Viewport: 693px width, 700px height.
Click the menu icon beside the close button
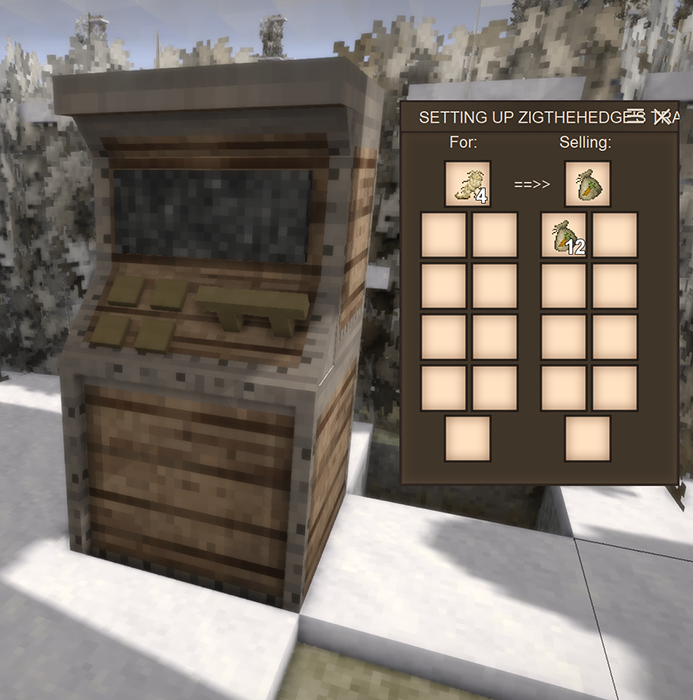point(635,117)
